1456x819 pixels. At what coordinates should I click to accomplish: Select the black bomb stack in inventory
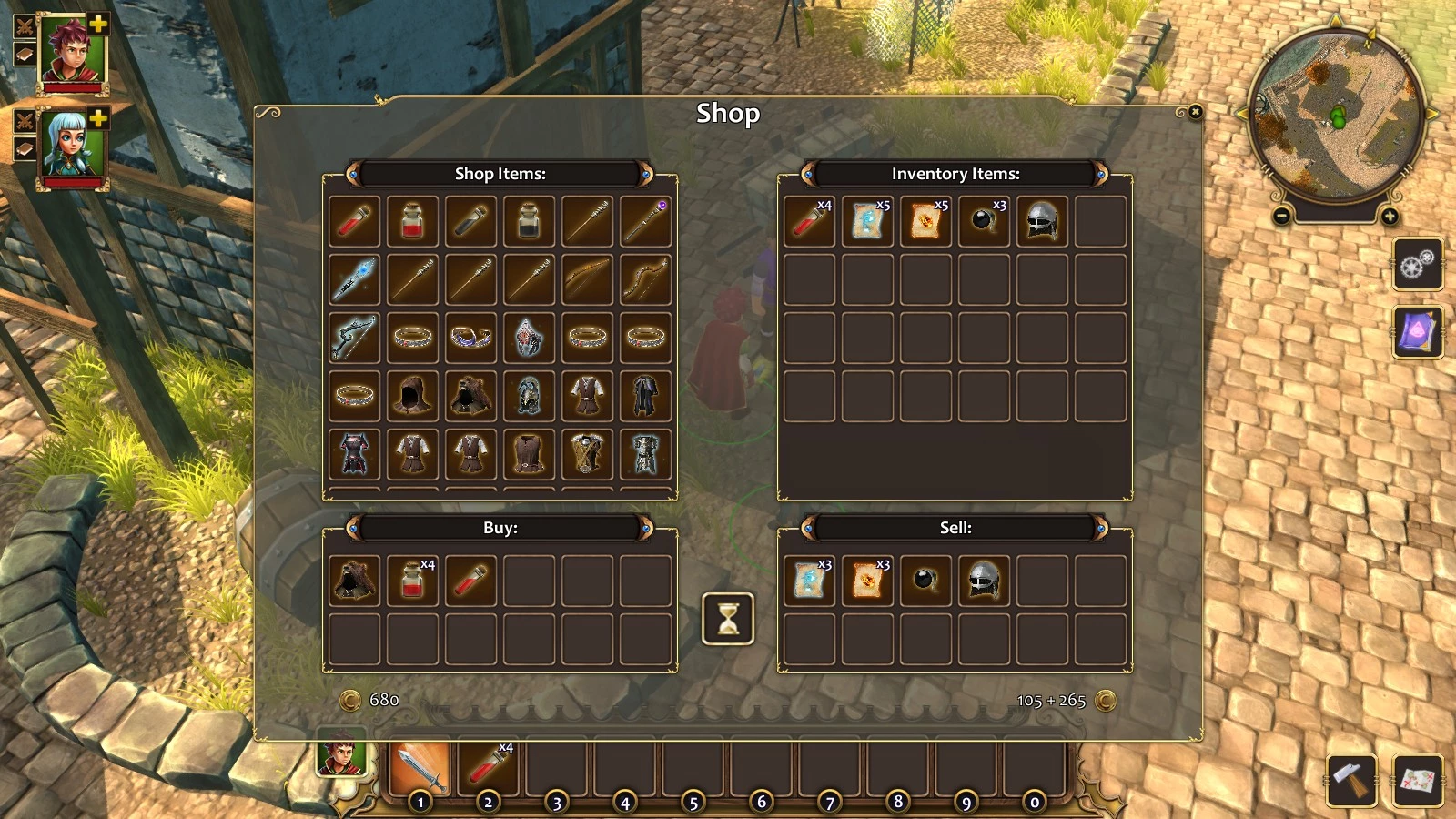984,221
